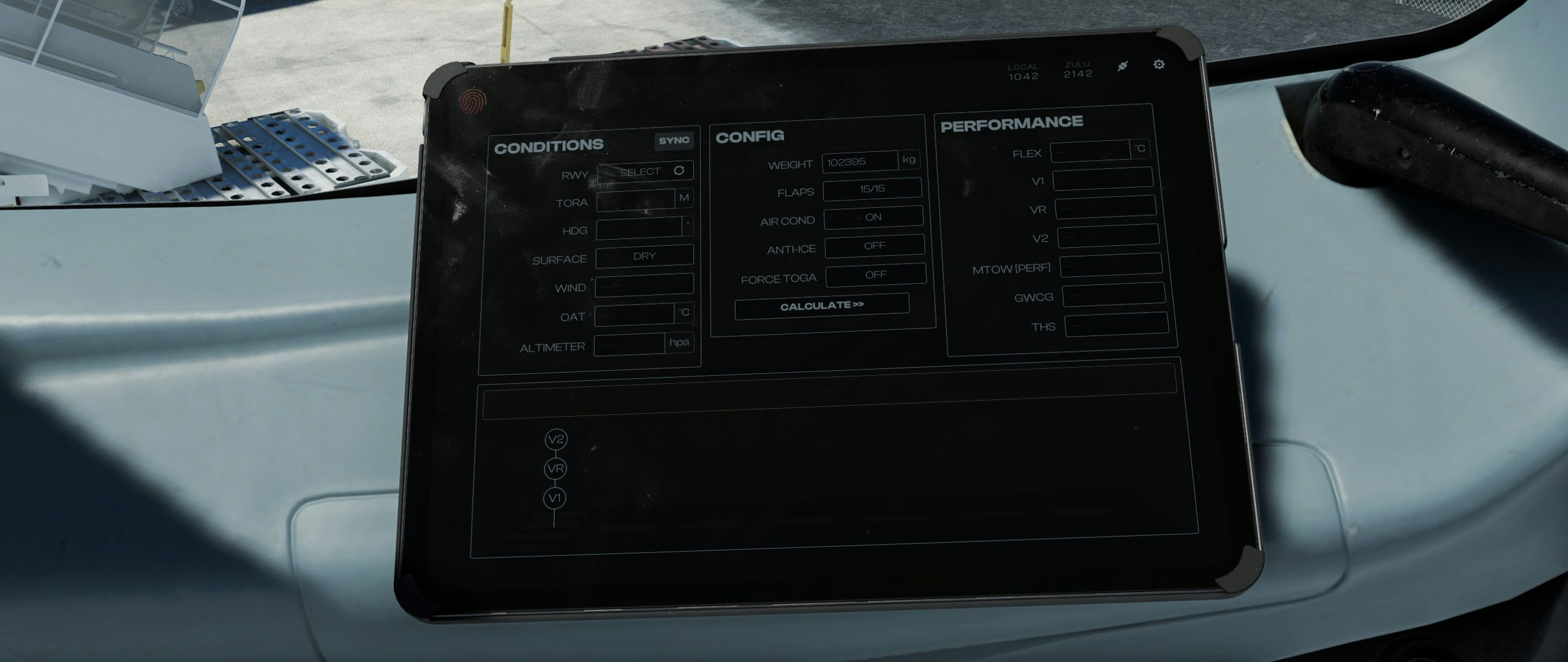The height and width of the screenshot is (662, 1568).
Task: Click the SYNC button in Conditions
Action: [674, 141]
